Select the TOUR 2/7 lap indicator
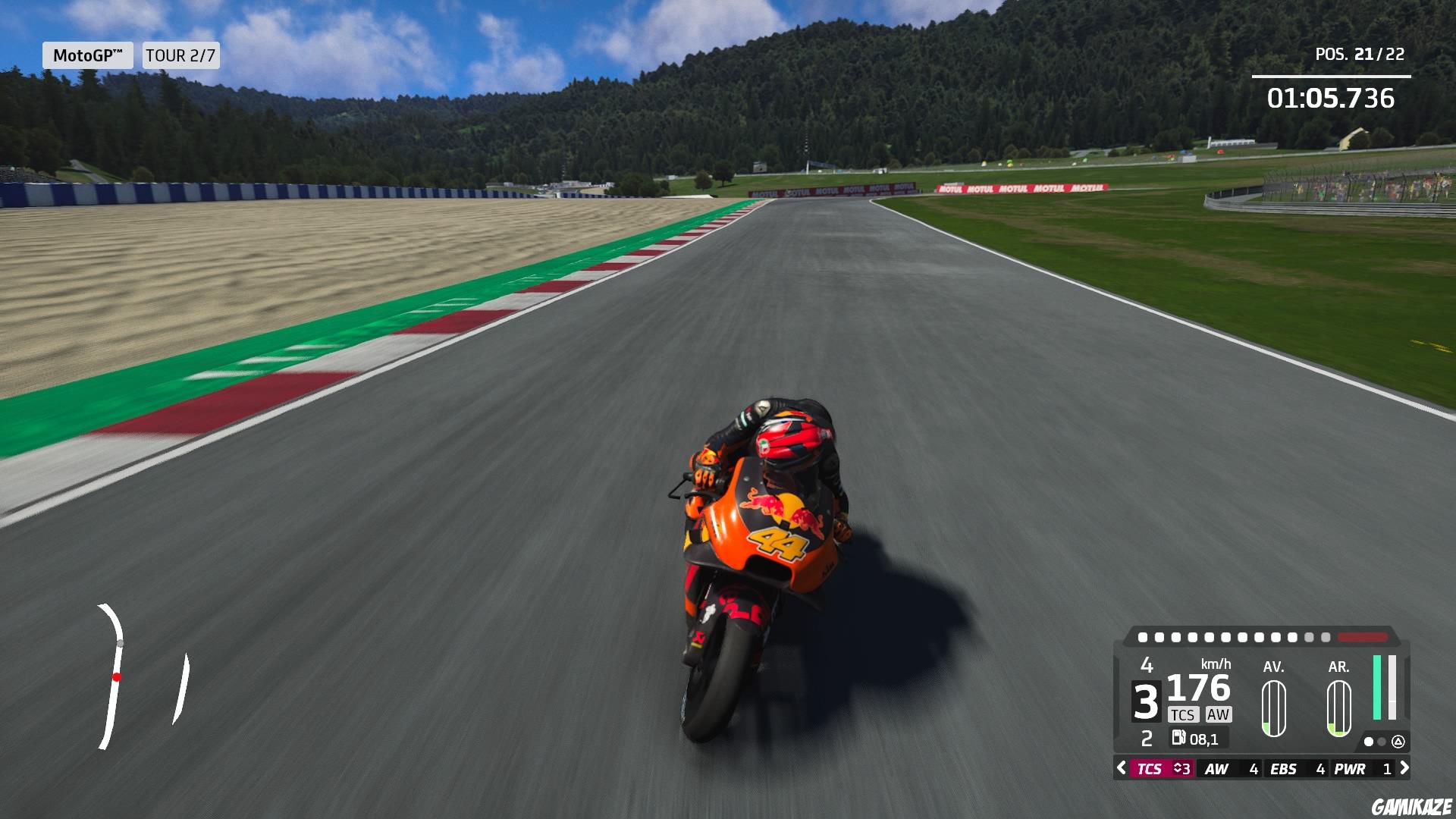 pos(180,55)
